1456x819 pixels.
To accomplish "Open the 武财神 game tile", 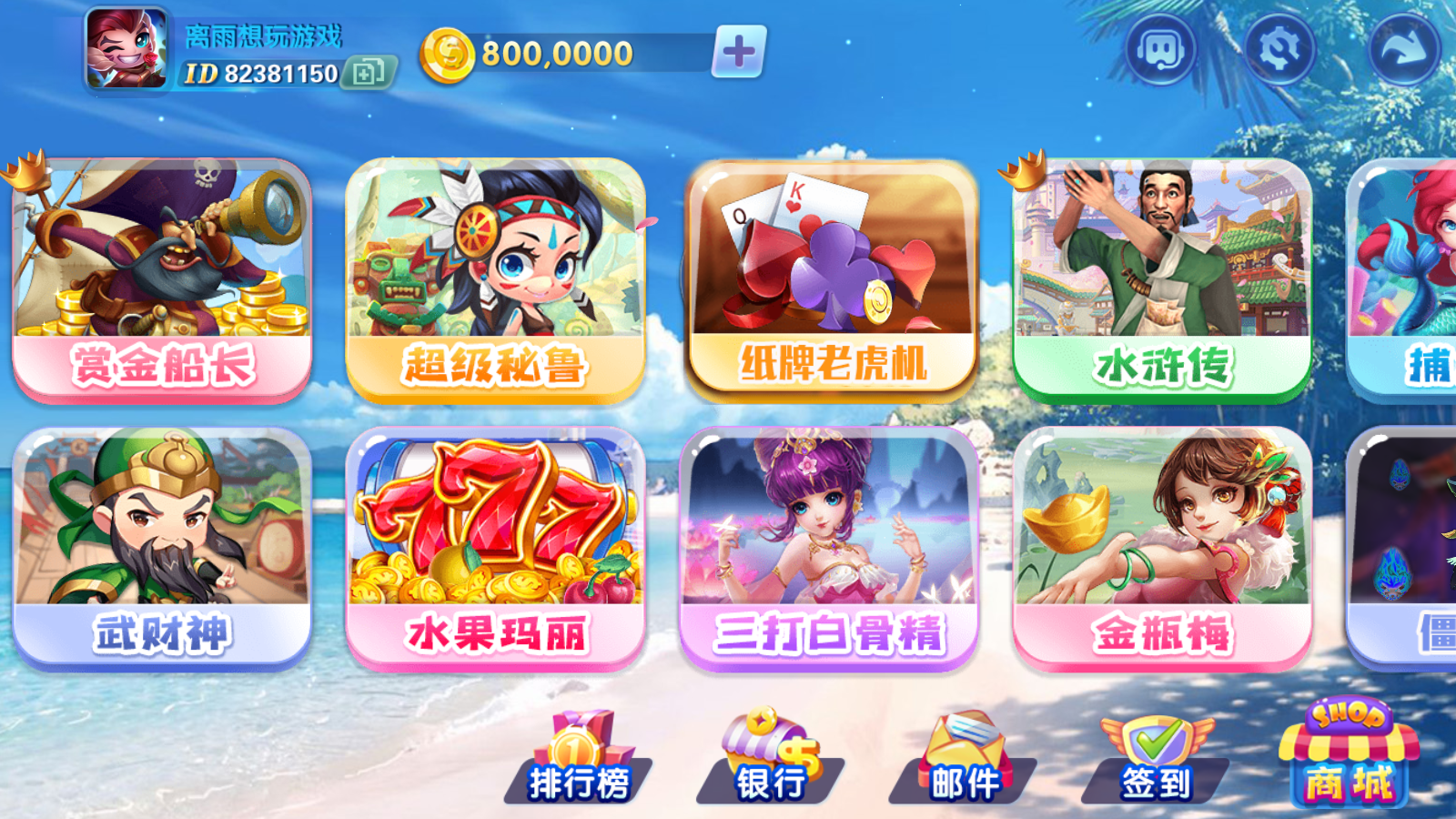I will coord(164,546).
